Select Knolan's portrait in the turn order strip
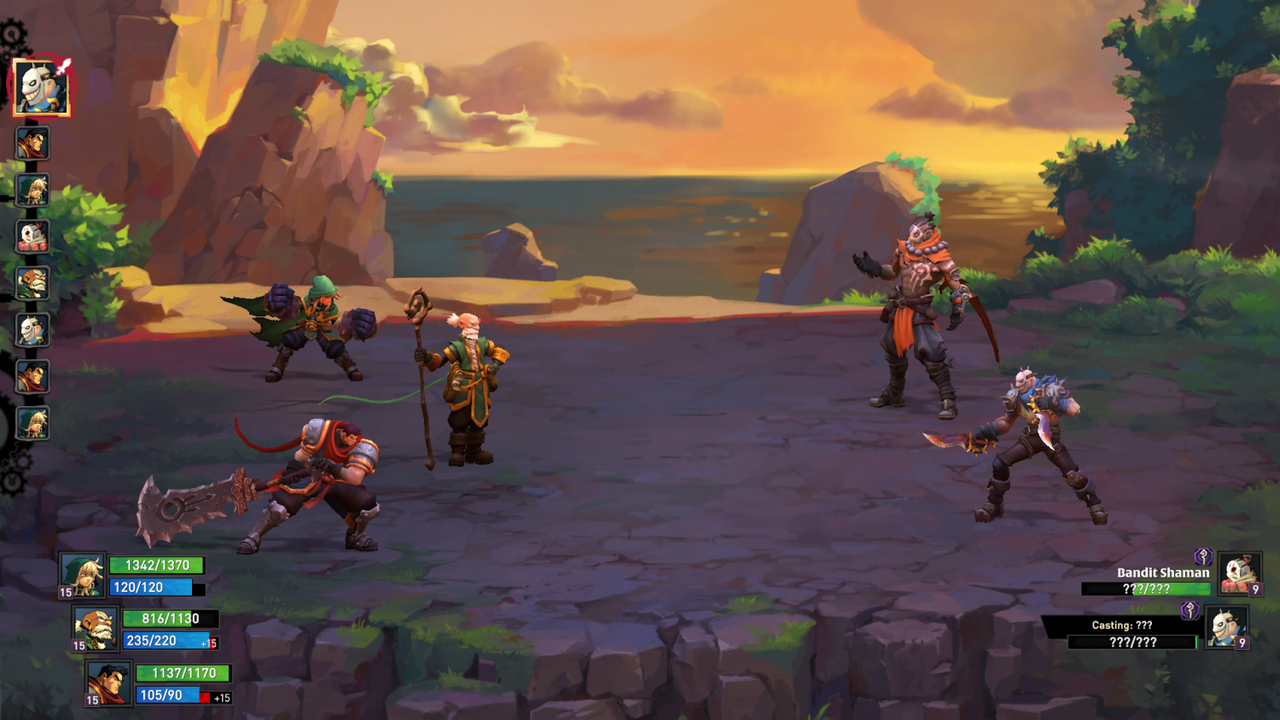 [33, 283]
